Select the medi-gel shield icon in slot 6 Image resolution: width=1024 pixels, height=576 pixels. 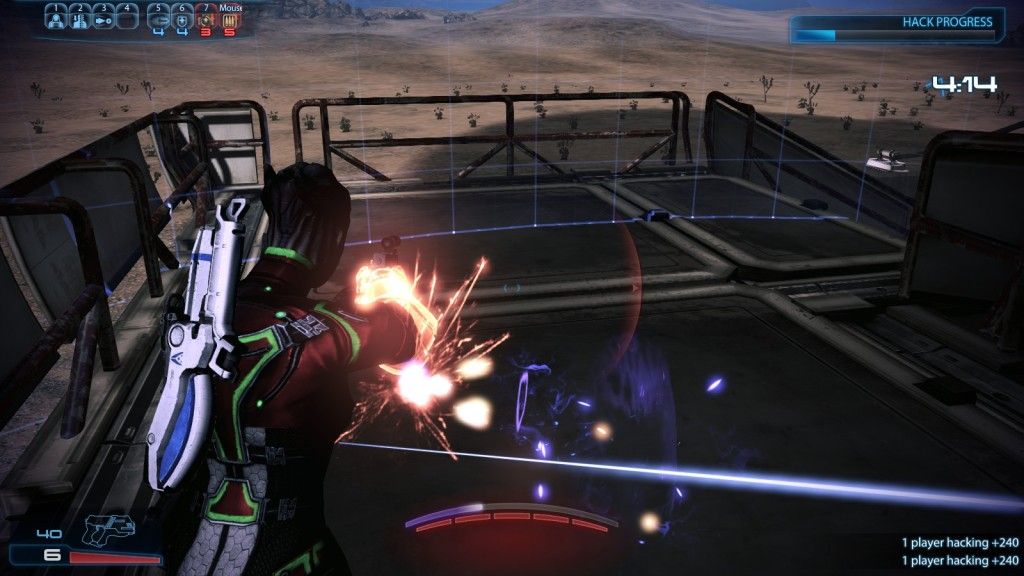click(x=182, y=18)
